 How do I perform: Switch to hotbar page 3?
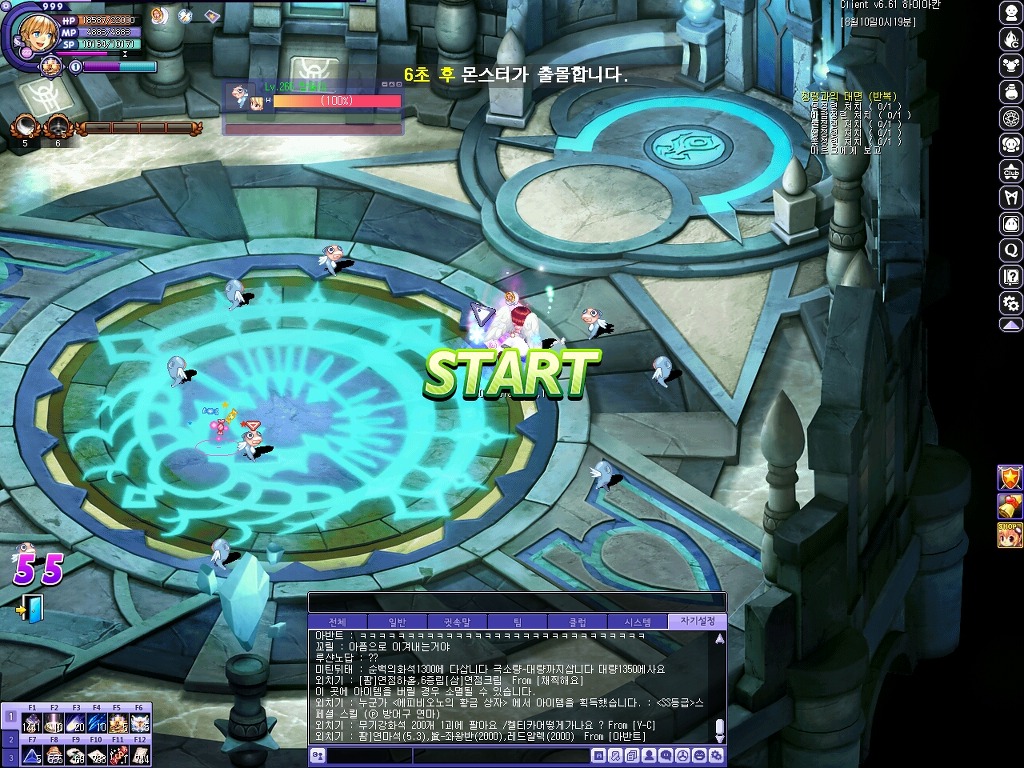click(9, 758)
